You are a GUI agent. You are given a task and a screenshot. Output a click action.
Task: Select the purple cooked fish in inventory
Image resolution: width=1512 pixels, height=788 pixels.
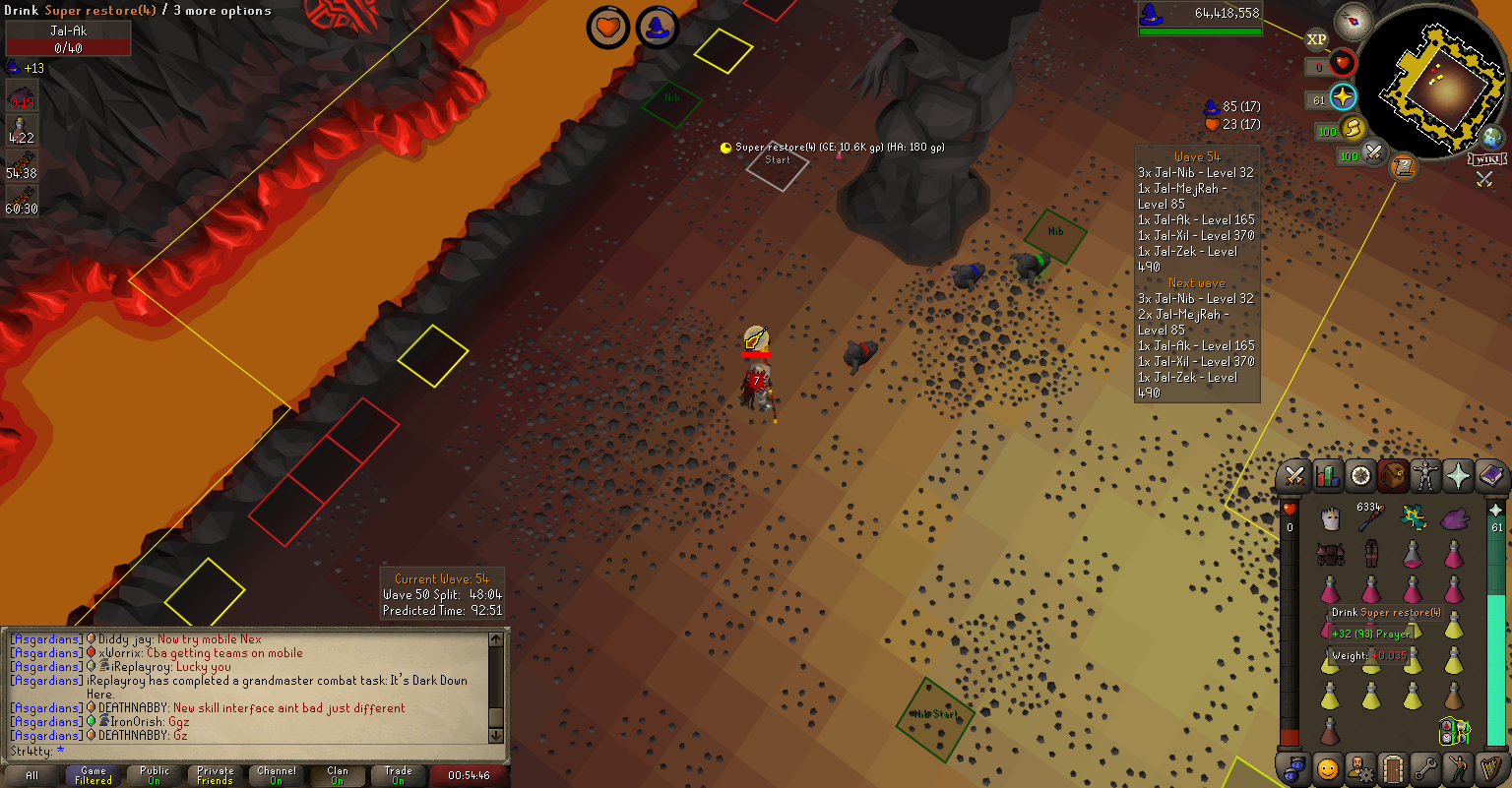[1454, 518]
